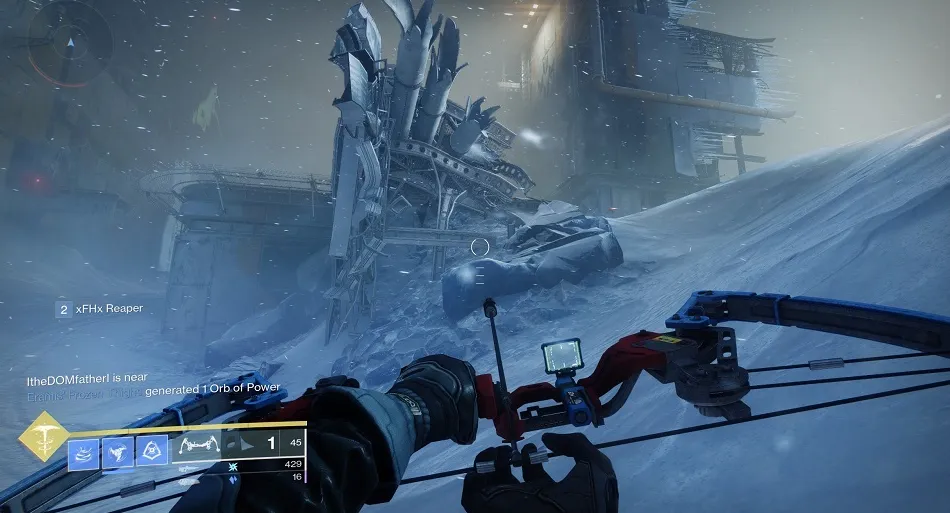Click the circular radar with the blue arrow
The width and height of the screenshot is (950, 513).
[x=68, y=45]
